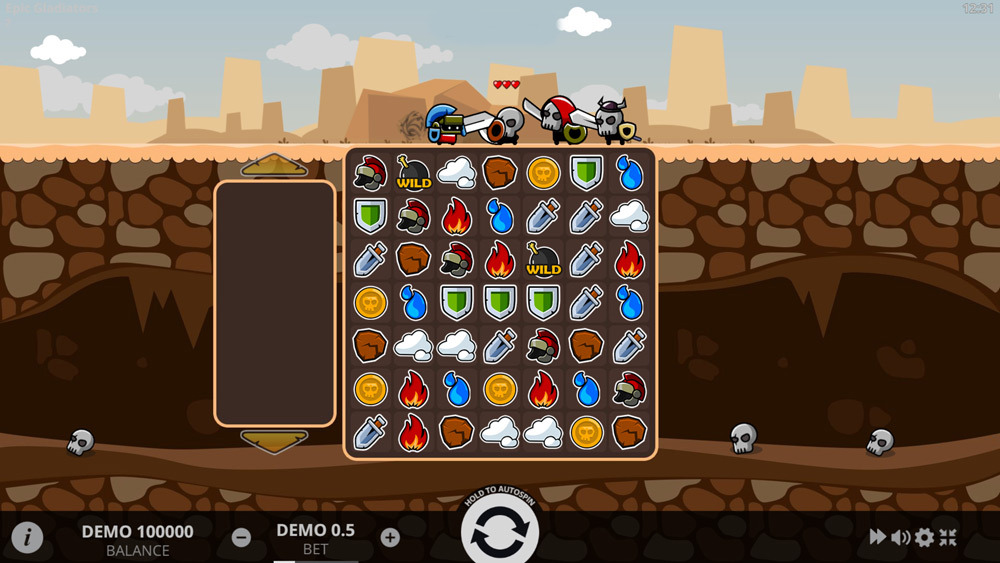Increase the bet with the plus button
Viewport: 1000px width, 563px height.
click(390, 537)
